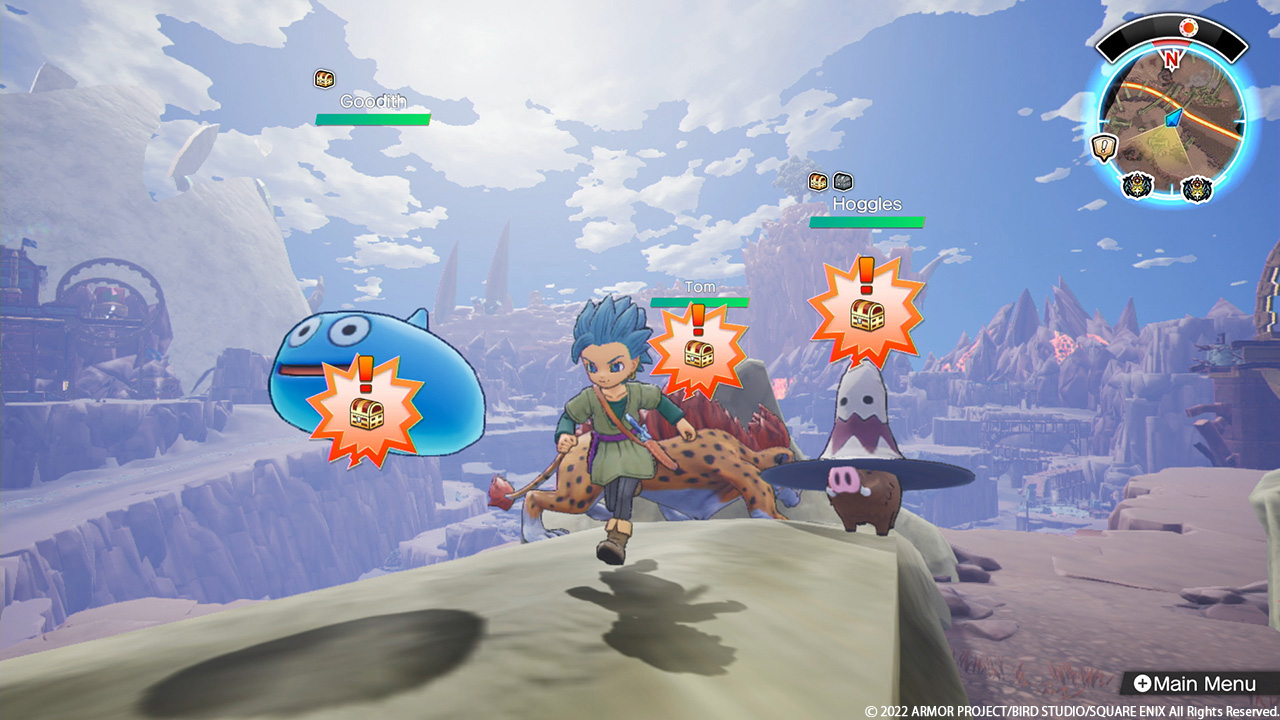Select the name tag reading Hoggles
Screen dimensions: 1280x720
click(x=866, y=203)
